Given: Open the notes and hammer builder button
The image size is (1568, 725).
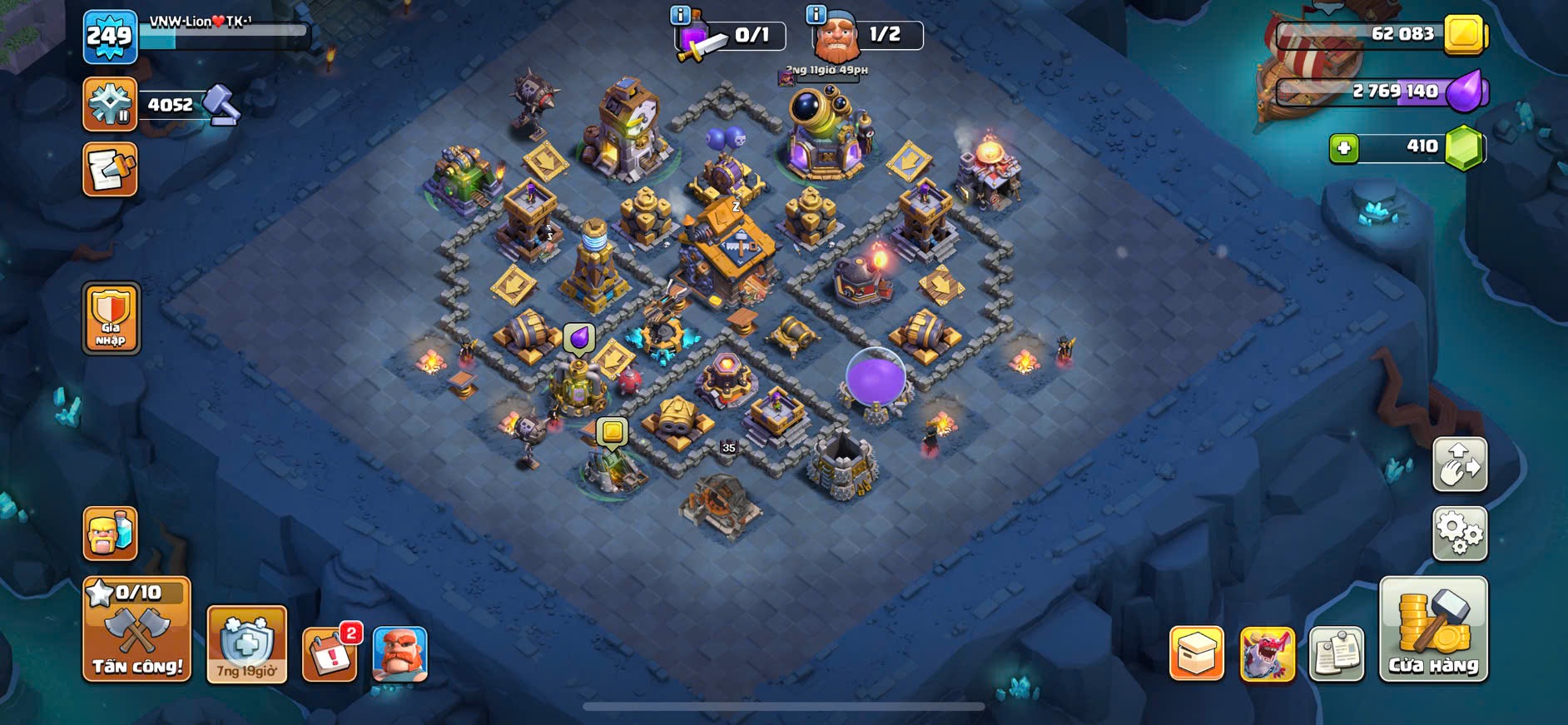Looking at the screenshot, I should [x=110, y=170].
